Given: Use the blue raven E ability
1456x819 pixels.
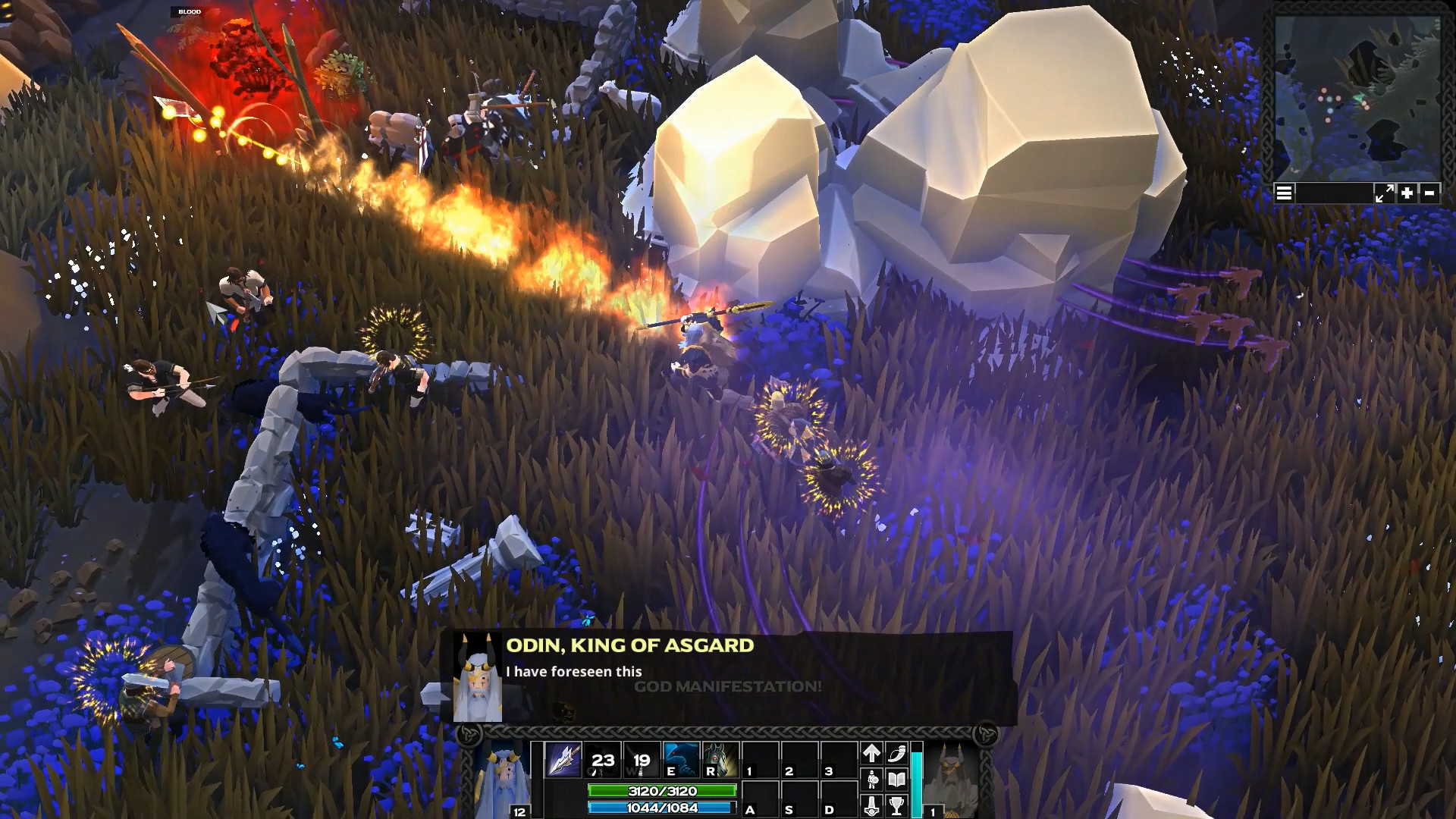Looking at the screenshot, I should coord(680,759).
